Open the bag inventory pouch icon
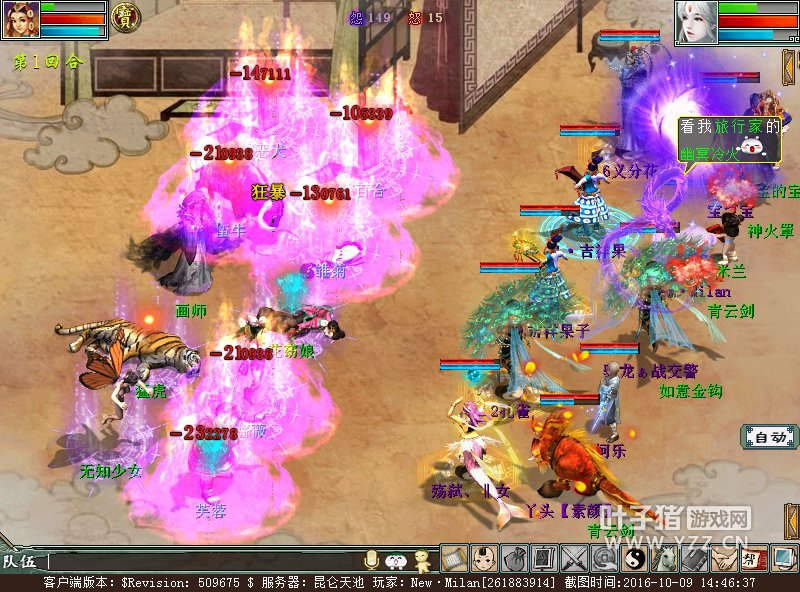The width and height of the screenshot is (800, 592). click(x=514, y=558)
